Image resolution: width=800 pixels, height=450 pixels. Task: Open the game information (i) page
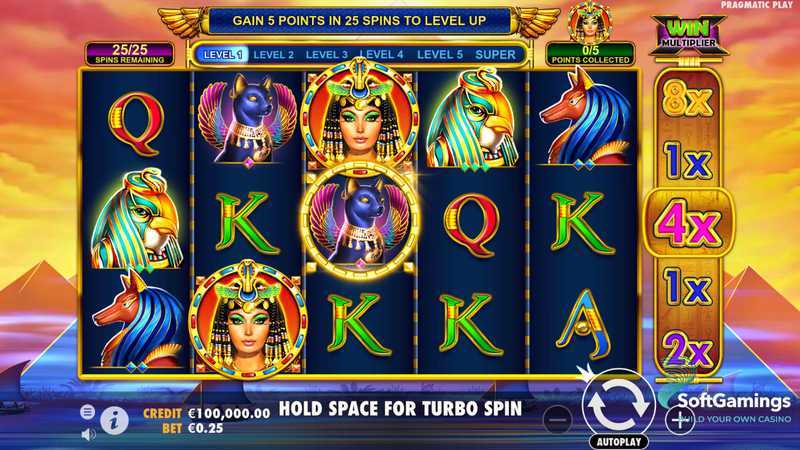coord(114,420)
